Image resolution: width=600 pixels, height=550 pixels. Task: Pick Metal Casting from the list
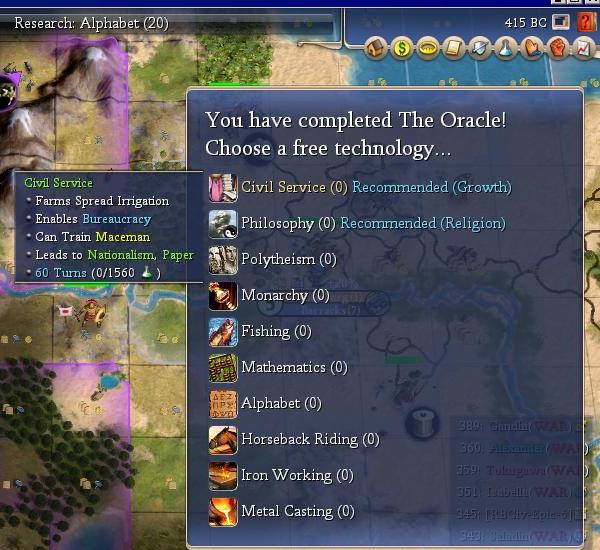[286, 511]
